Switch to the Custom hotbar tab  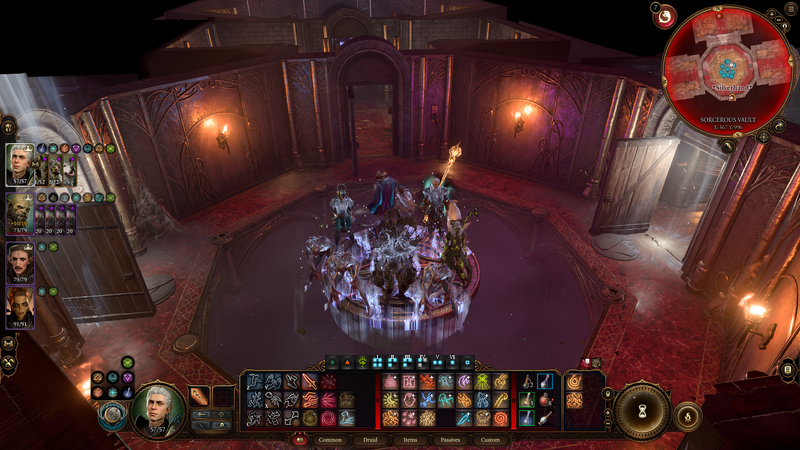(490, 440)
